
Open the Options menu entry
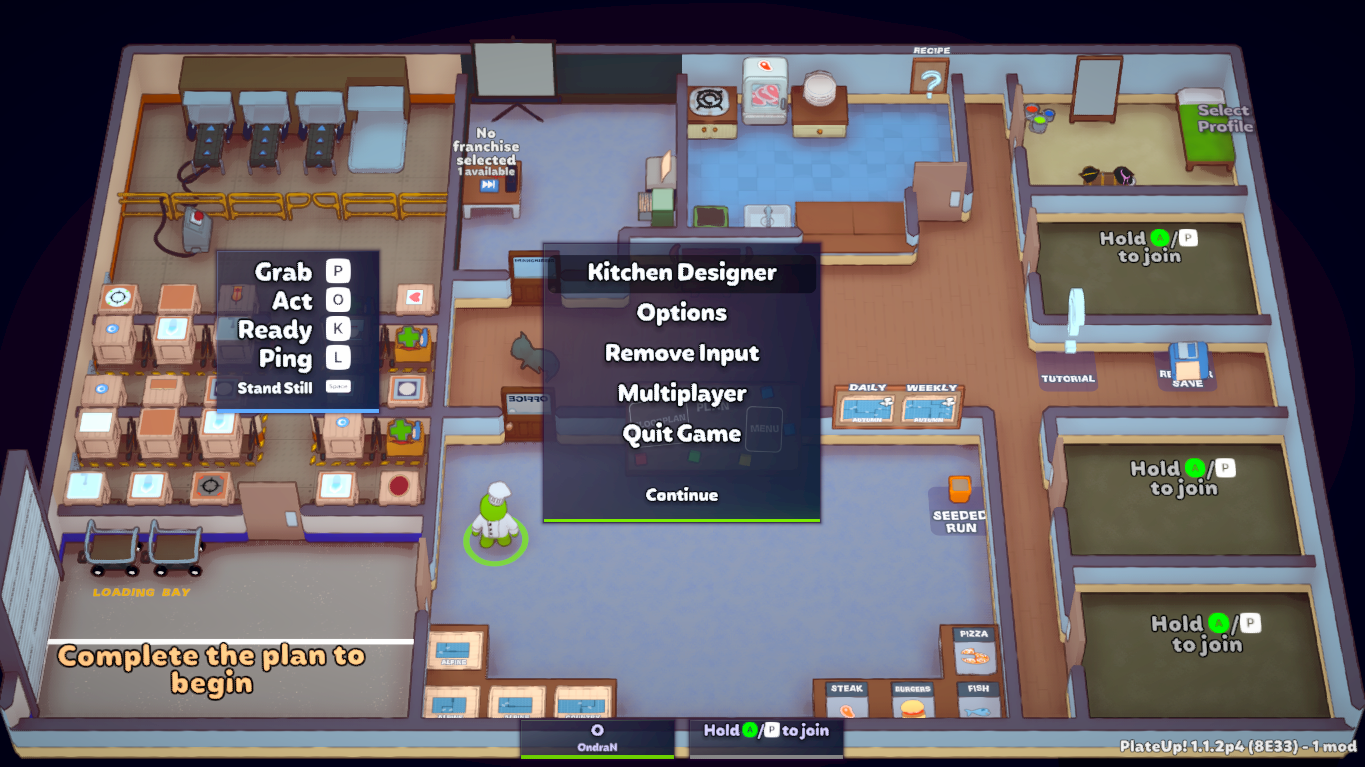(x=682, y=312)
